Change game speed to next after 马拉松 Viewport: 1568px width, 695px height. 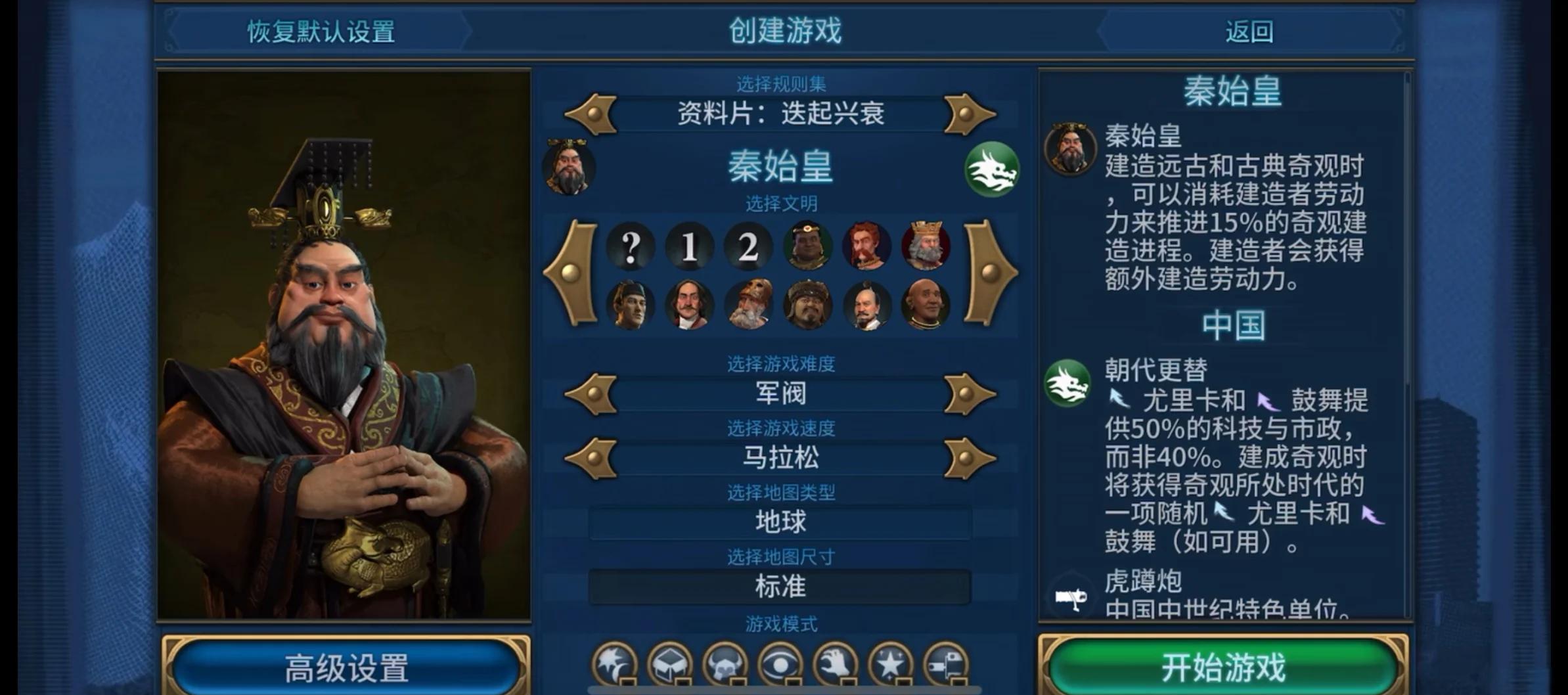(x=969, y=458)
